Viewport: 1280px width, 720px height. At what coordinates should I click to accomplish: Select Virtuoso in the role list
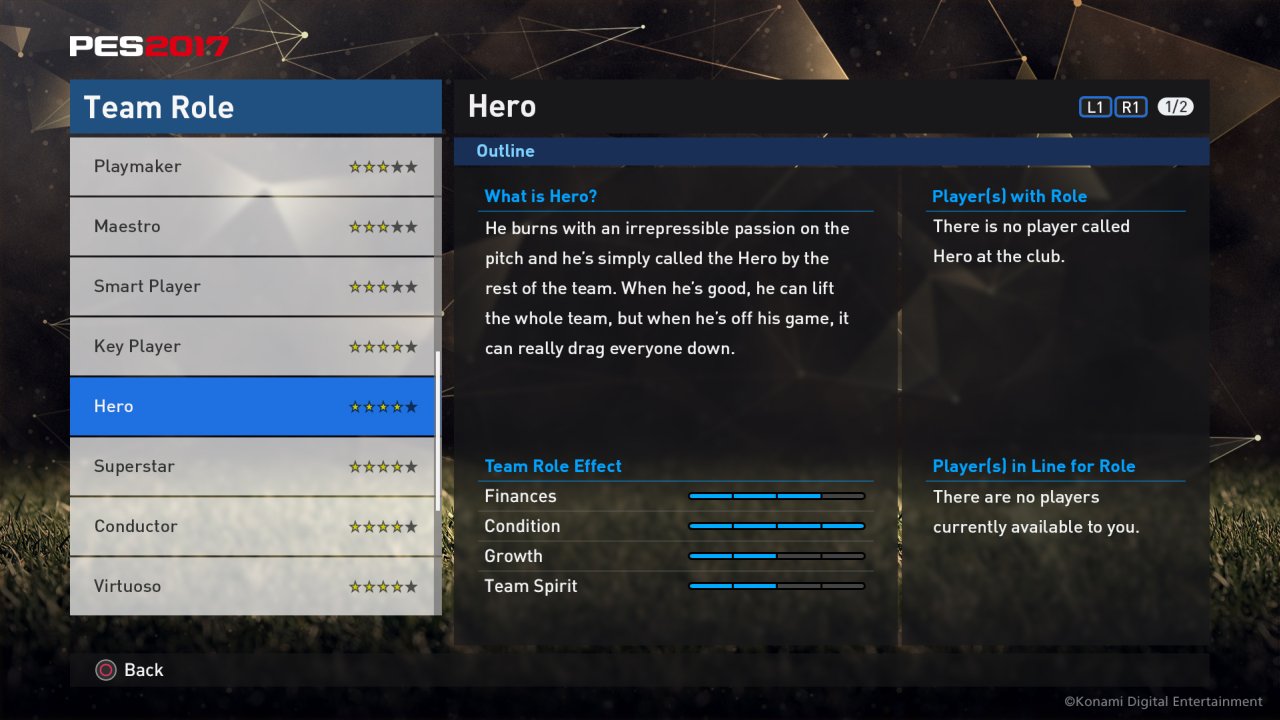(253, 586)
